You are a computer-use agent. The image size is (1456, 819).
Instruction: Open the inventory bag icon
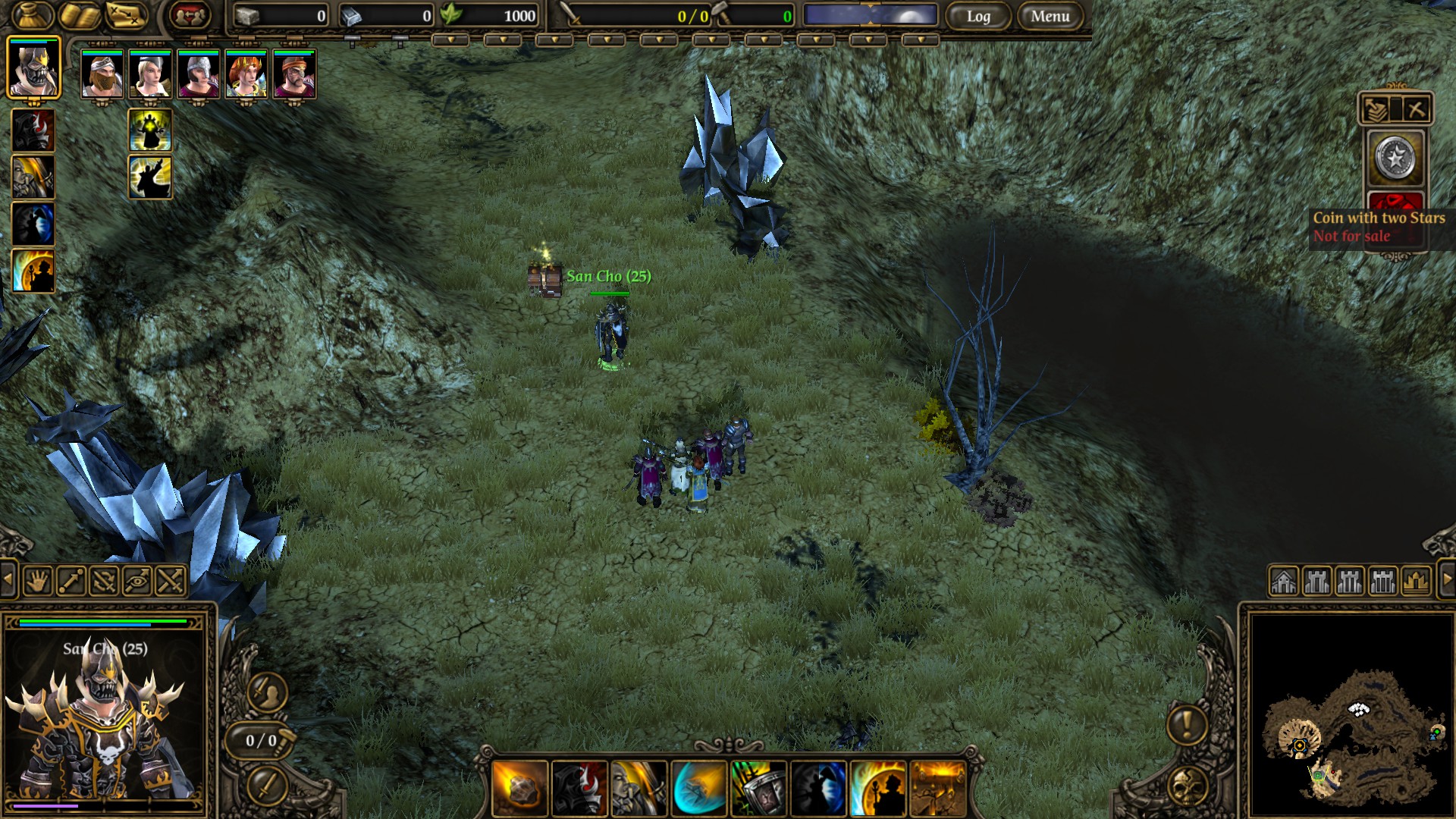[33, 14]
